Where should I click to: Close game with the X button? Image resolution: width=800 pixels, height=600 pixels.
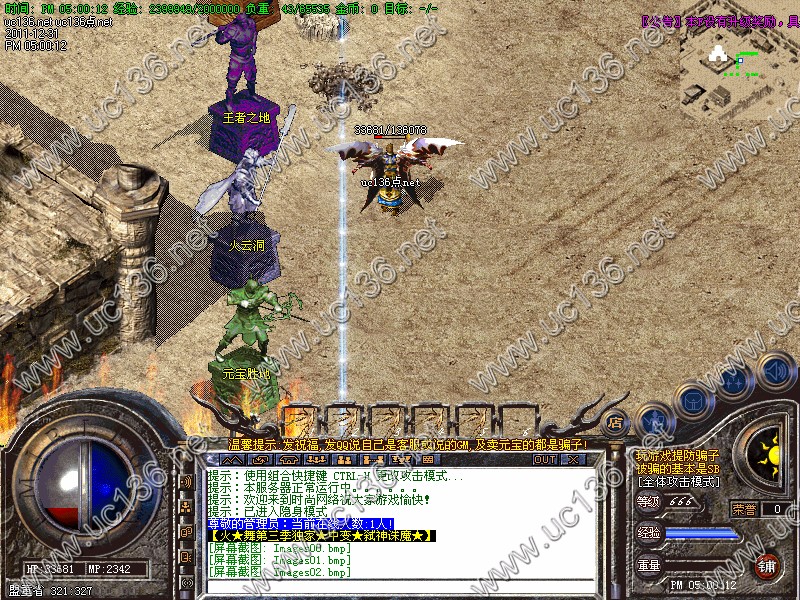574,459
